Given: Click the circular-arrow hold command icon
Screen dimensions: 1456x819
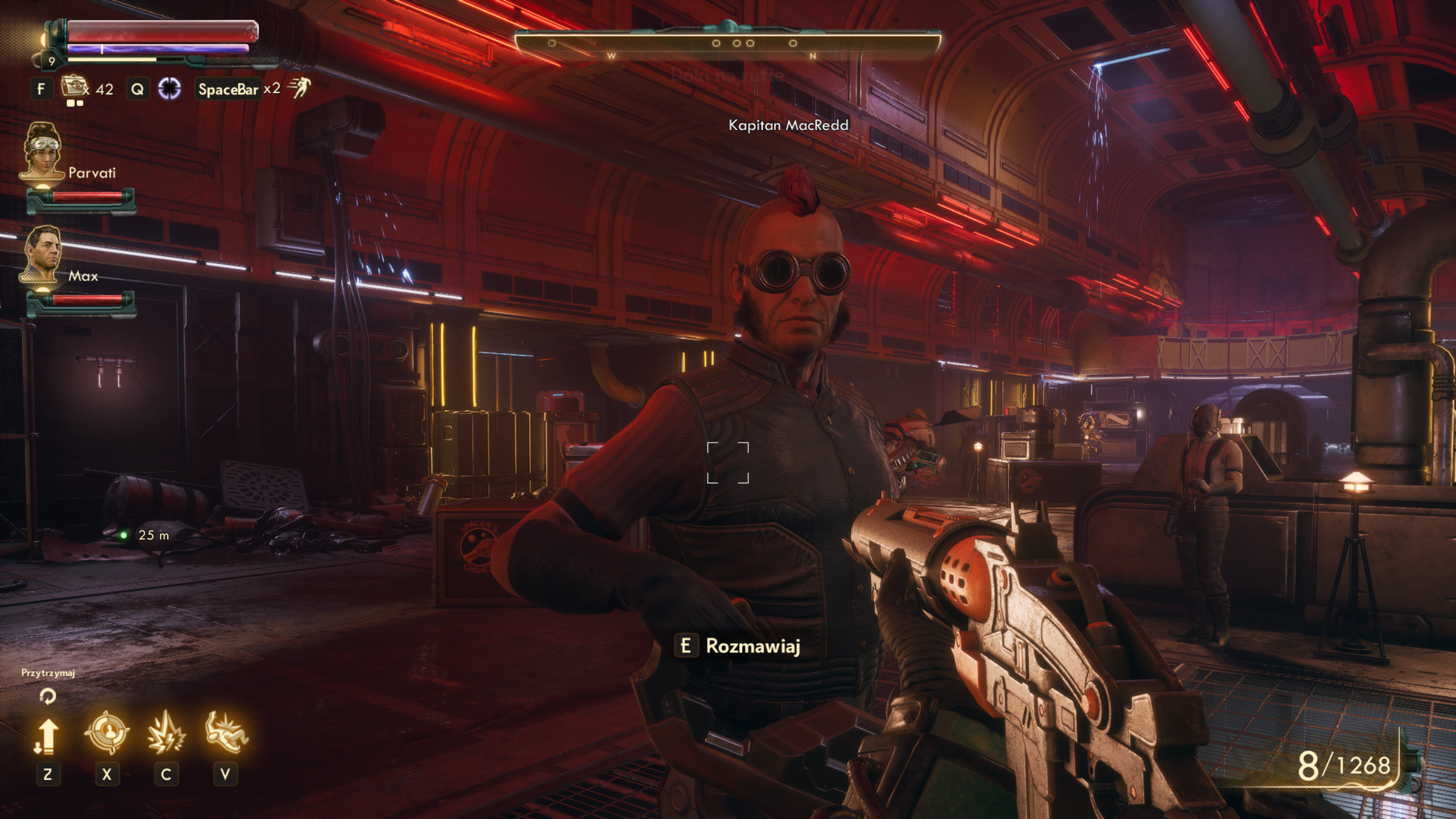Looking at the screenshot, I should [48, 696].
